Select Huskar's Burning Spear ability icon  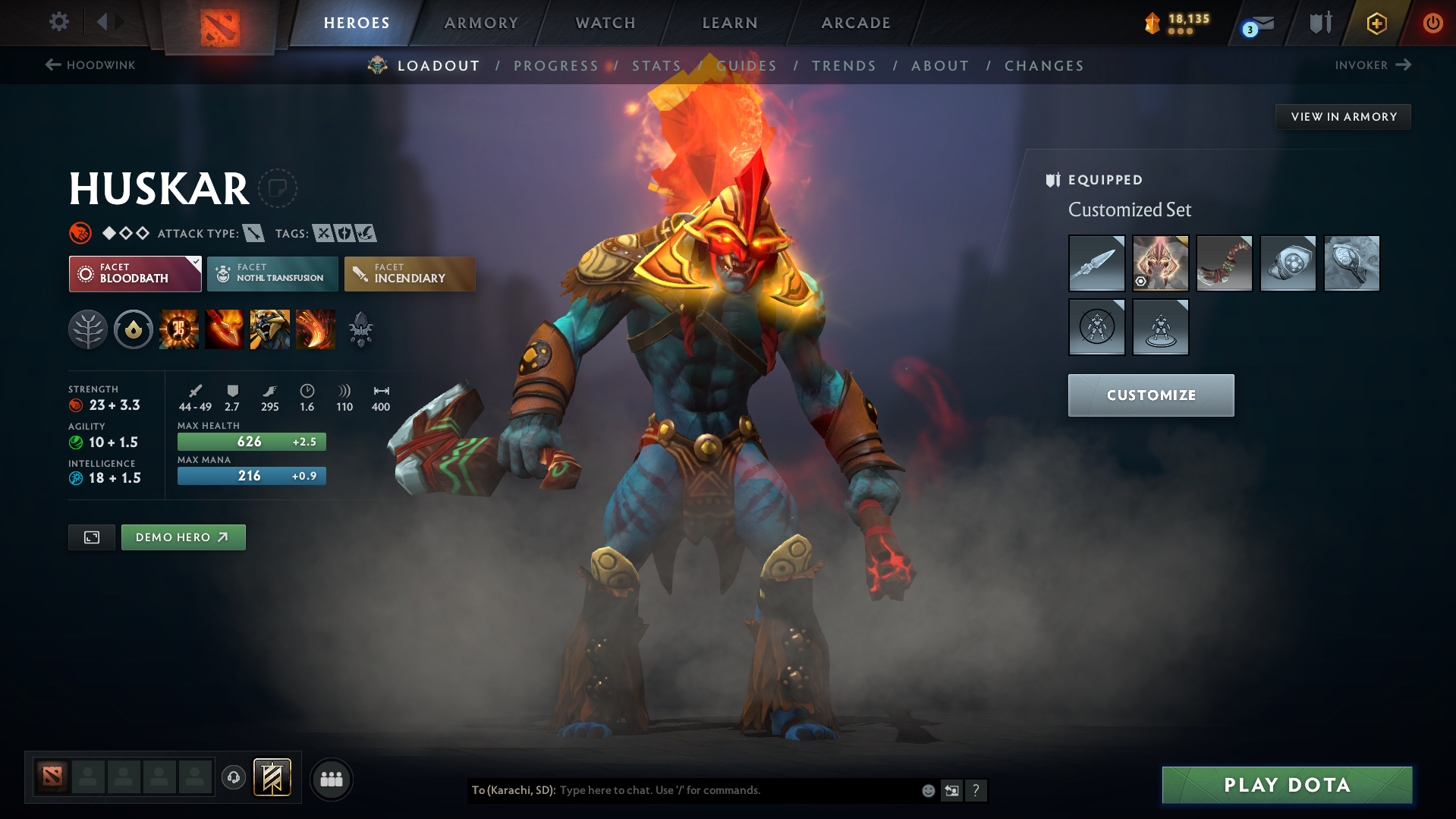click(225, 329)
